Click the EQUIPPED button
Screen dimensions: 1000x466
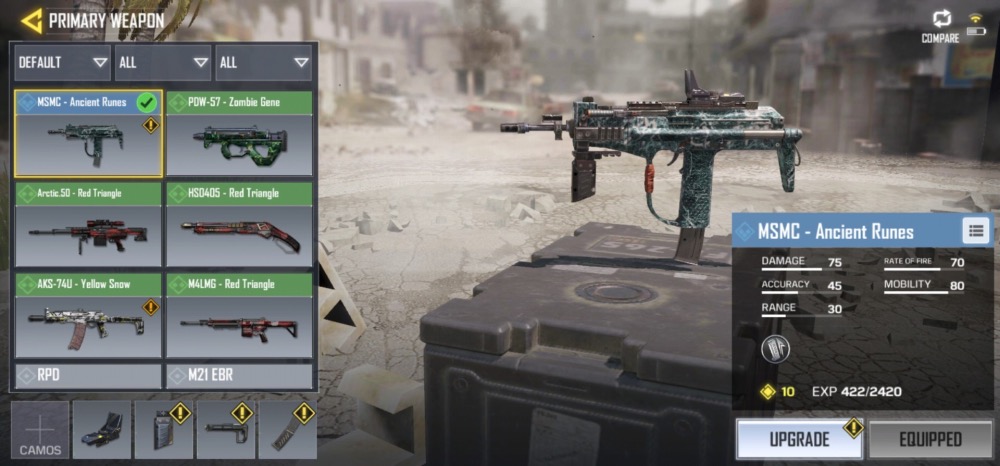929,439
